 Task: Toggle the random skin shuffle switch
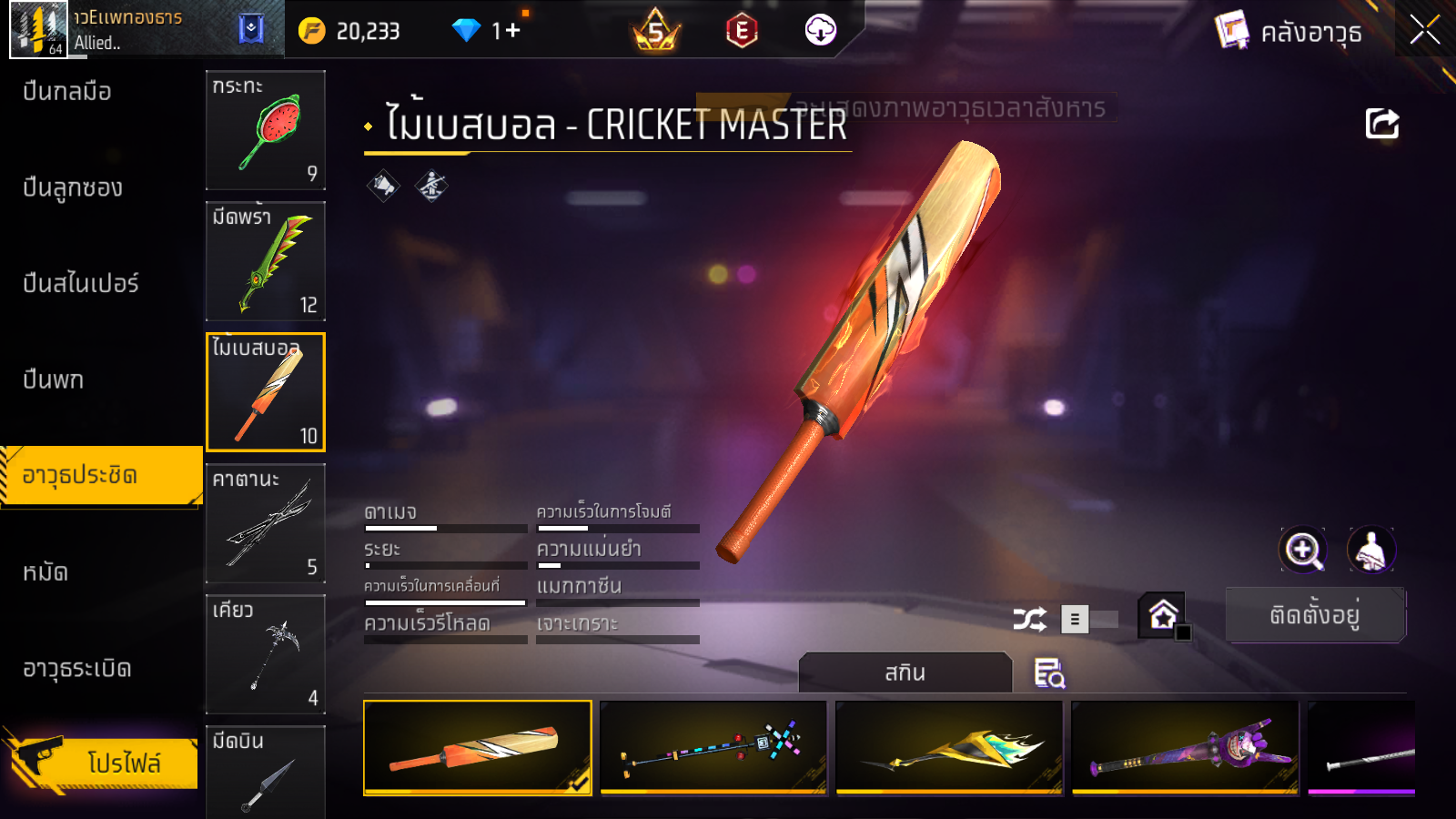tap(1089, 620)
